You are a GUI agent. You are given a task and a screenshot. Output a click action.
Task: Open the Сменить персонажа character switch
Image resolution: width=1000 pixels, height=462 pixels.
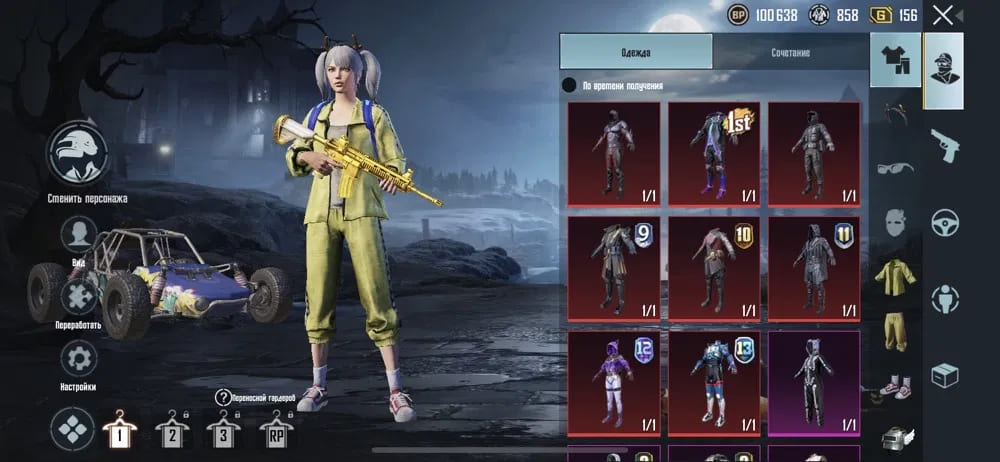pos(80,155)
